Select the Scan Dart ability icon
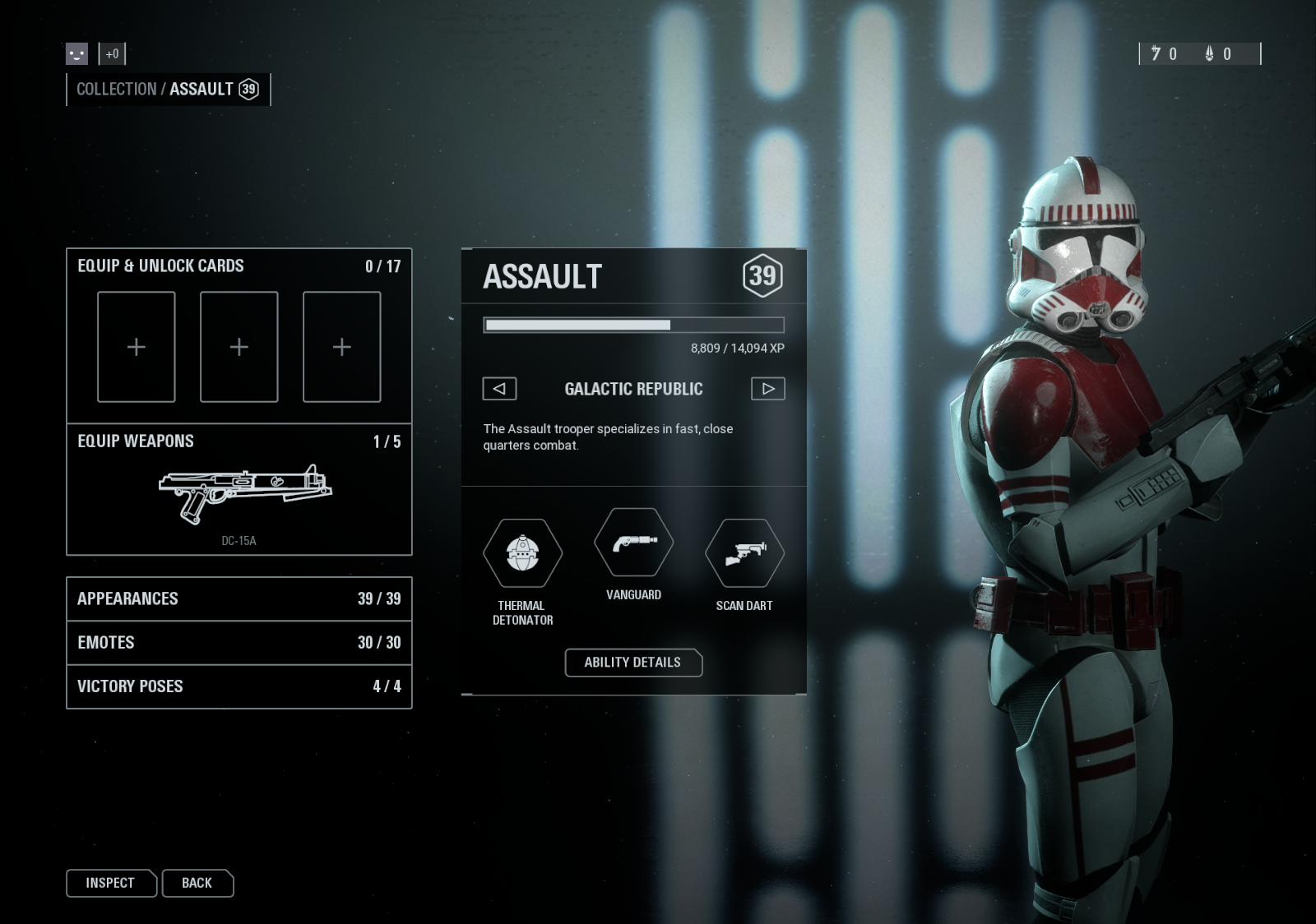The width and height of the screenshot is (1316, 924). 744,553
